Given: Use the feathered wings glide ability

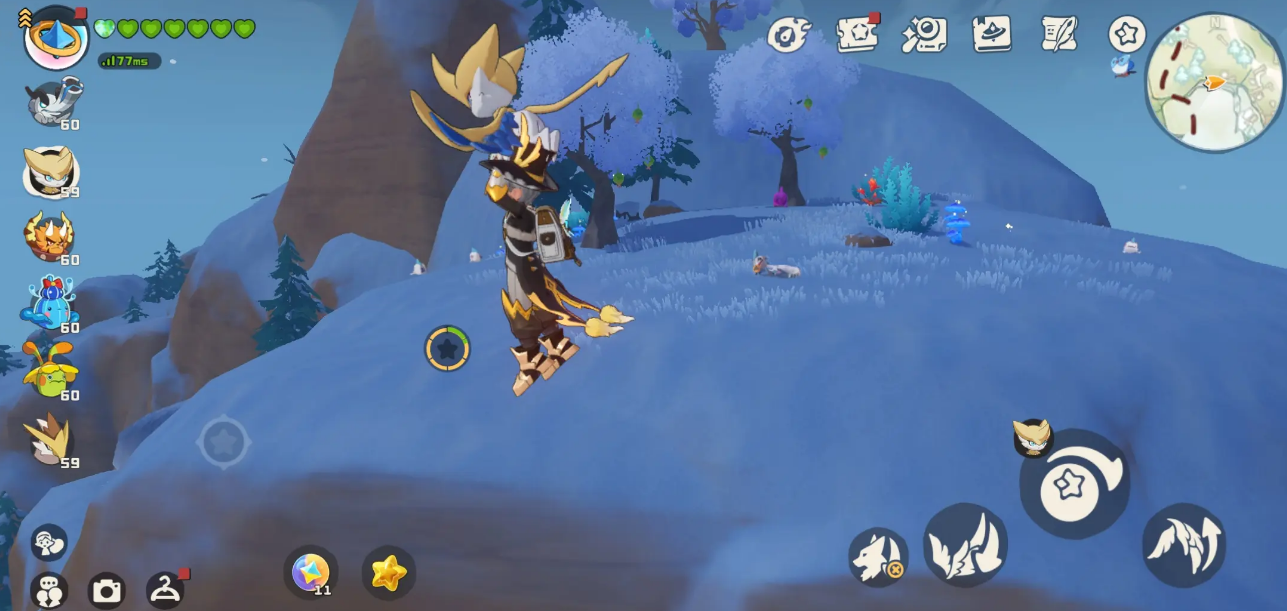Looking at the screenshot, I should pyautogui.click(x=965, y=544).
